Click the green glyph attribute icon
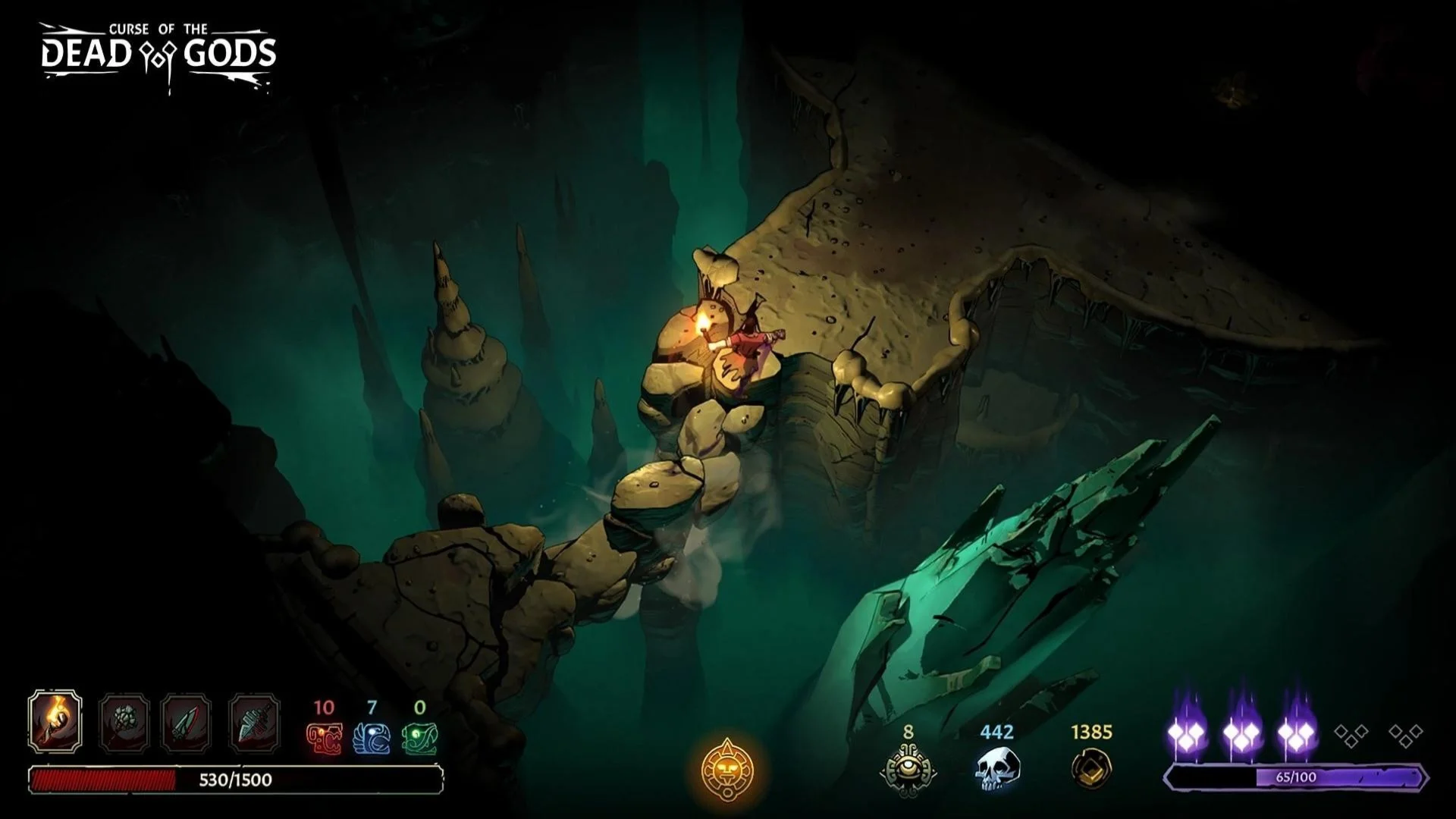The image size is (1456, 819). [420, 737]
